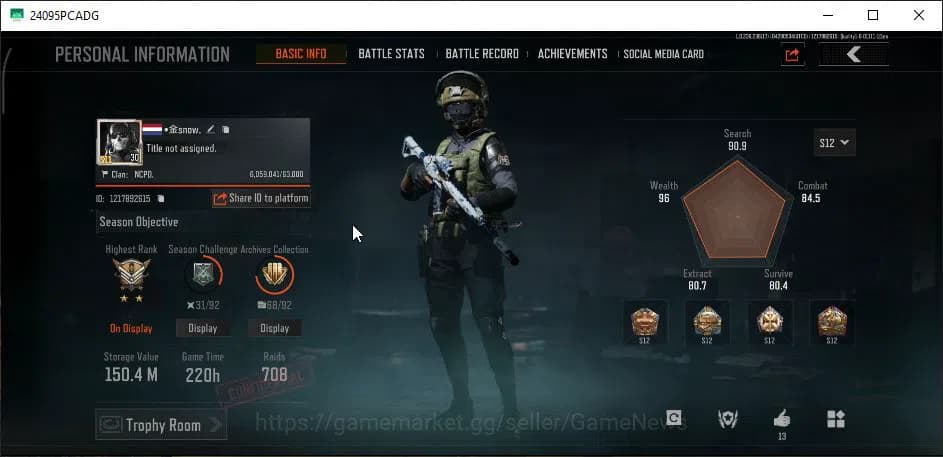This screenshot has width=943, height=457.
Task: Copy the player ID number
Action: tap(161, 199)
